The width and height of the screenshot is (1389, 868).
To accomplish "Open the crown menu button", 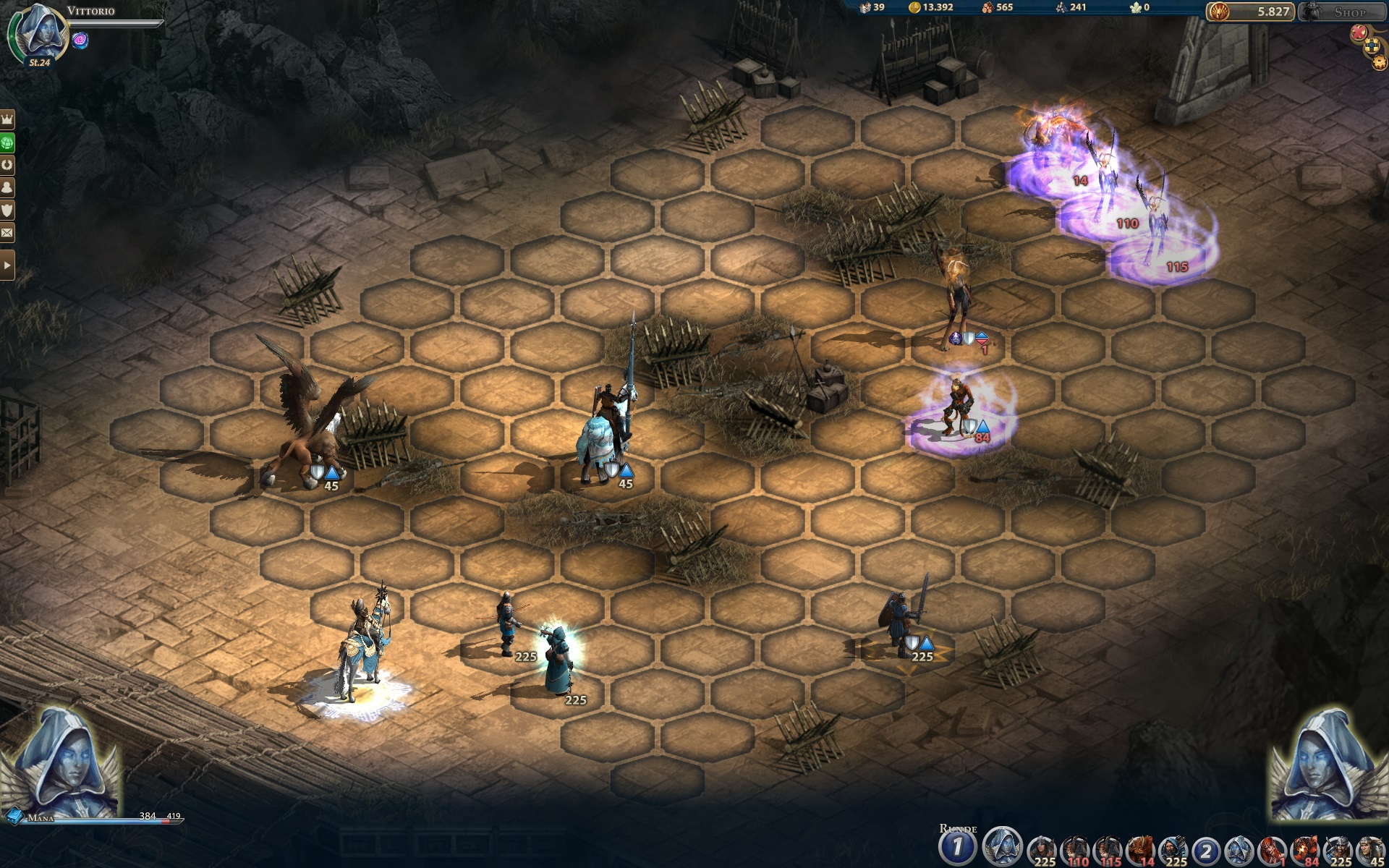I will 7,119.
